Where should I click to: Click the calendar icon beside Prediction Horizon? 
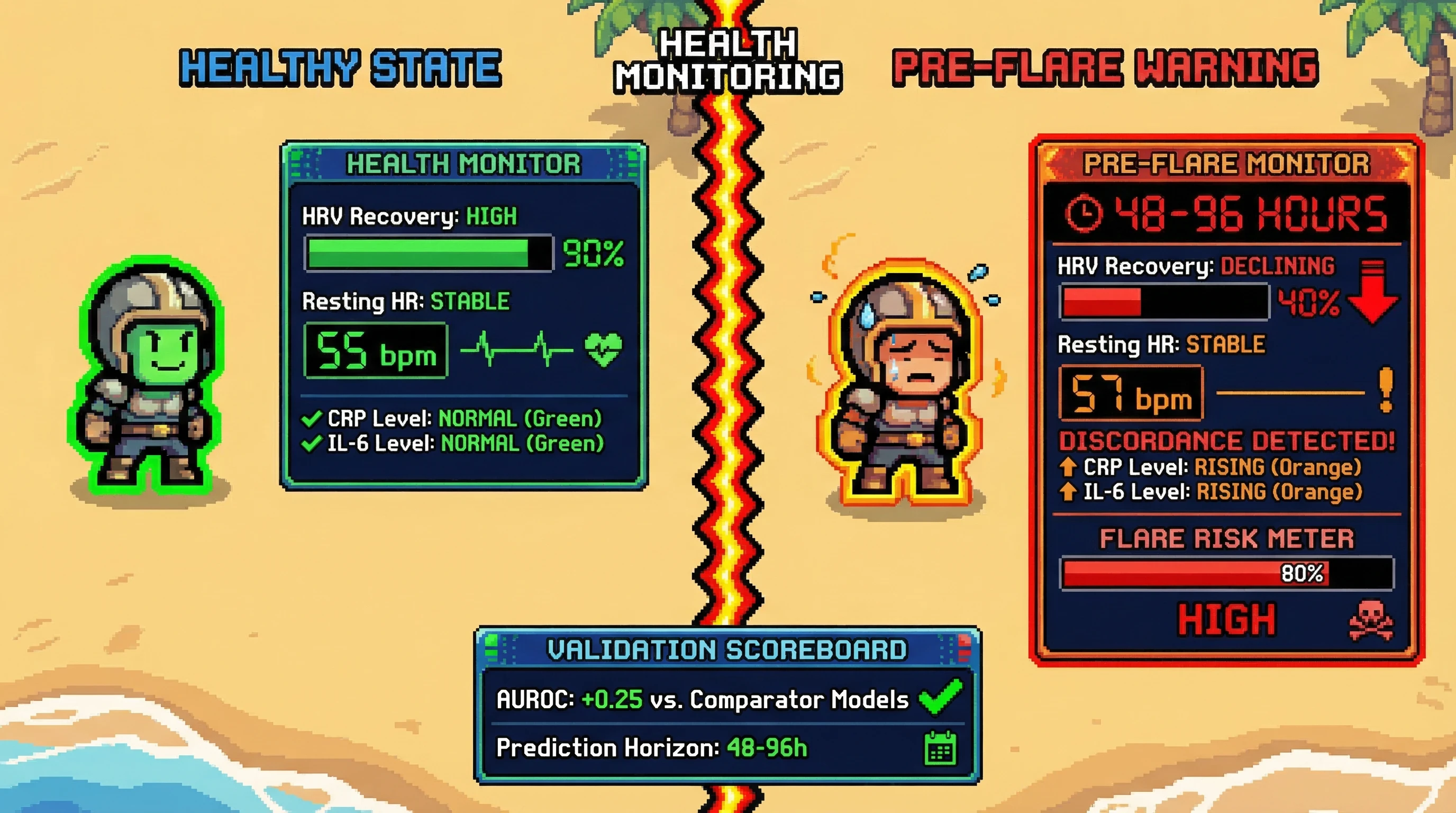(x=941, y=748)
